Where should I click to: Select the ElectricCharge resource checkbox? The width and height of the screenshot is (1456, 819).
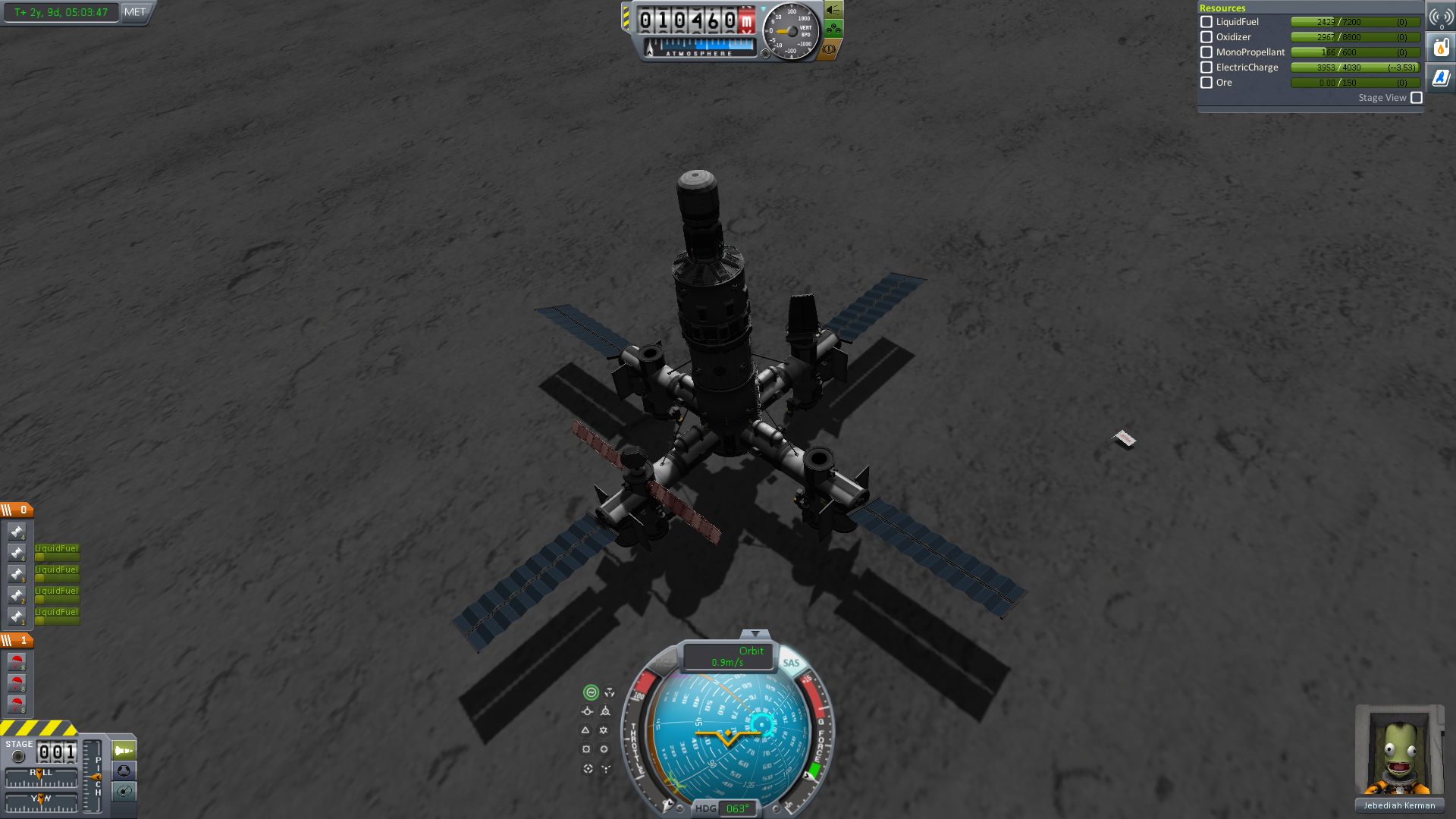point(1207,67)
